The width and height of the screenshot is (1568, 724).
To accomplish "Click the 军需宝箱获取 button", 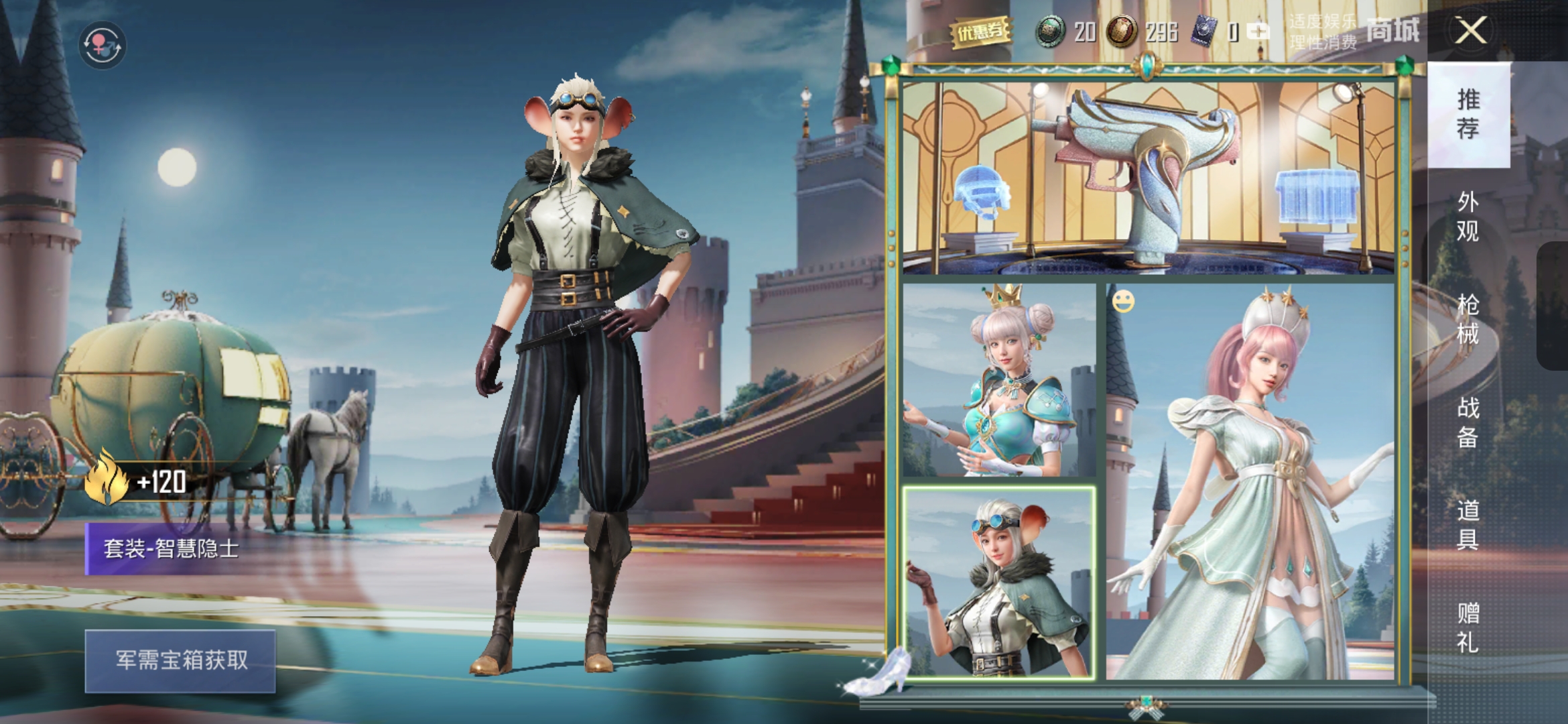I will coord(180,660).
